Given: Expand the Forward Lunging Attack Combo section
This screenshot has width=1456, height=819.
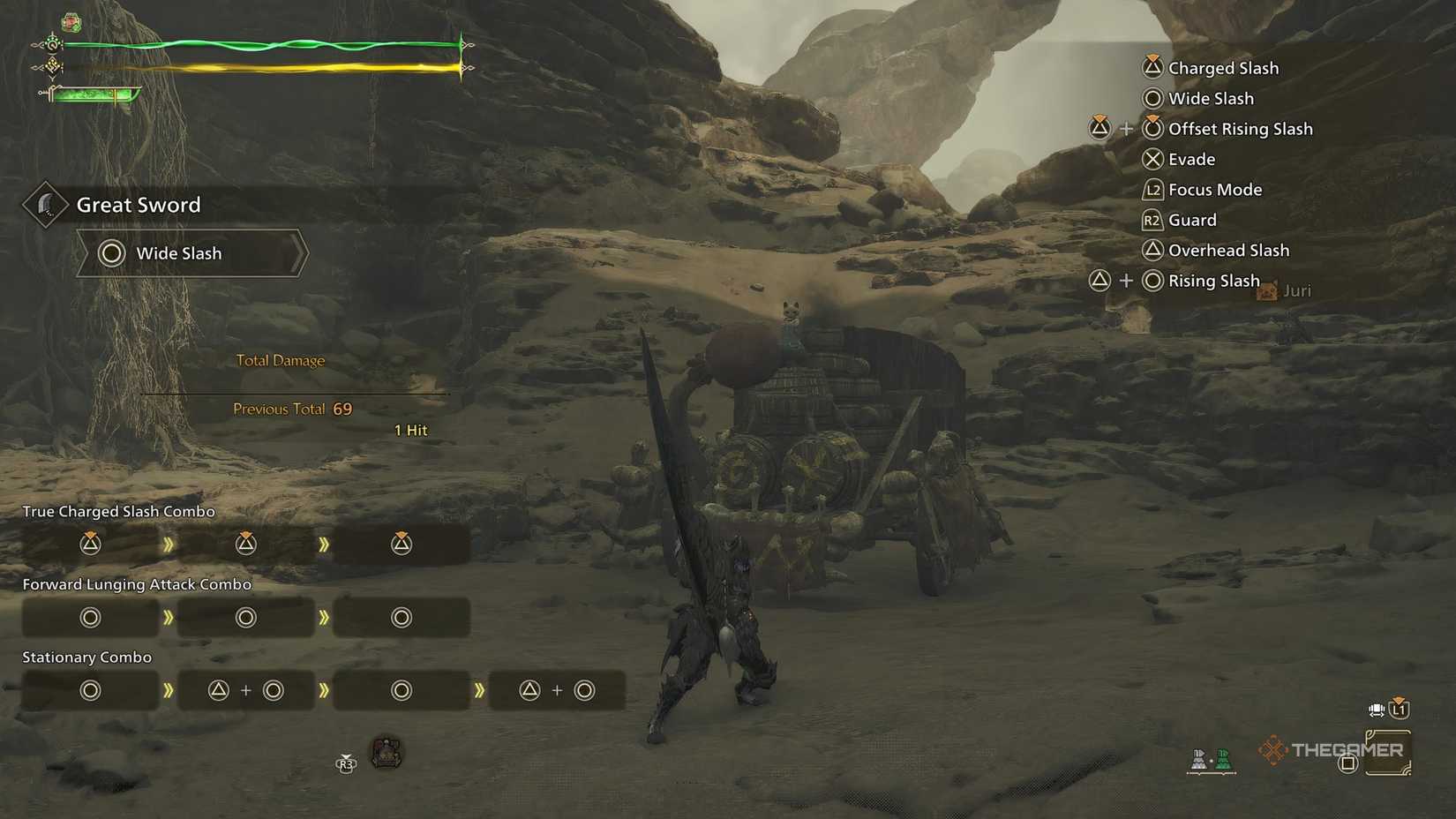Looking at the screenshot, I should tap(136, 583).
